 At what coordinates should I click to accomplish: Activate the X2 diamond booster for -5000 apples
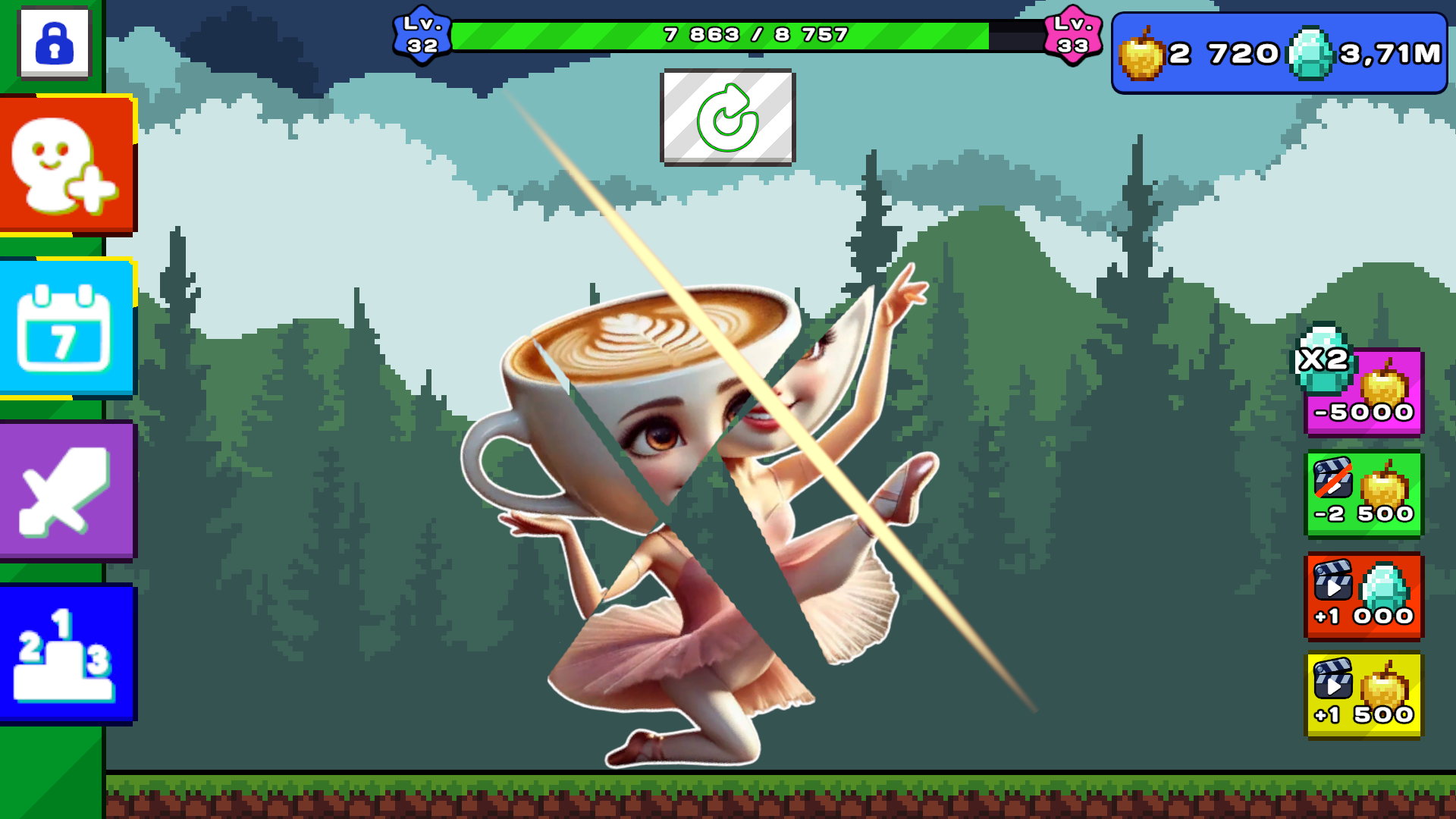coord(1363,391)
